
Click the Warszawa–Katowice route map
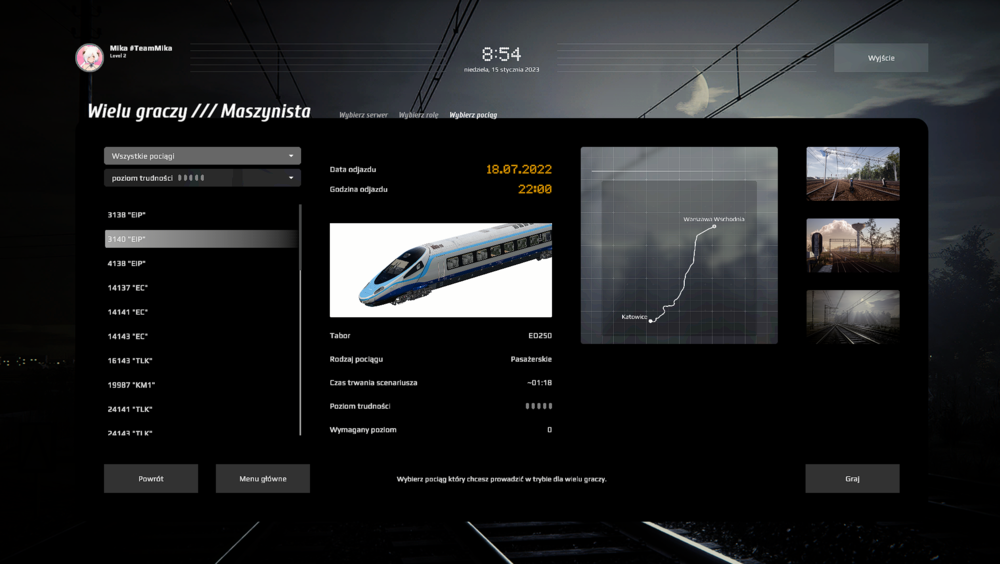click(x=679, y=245)
